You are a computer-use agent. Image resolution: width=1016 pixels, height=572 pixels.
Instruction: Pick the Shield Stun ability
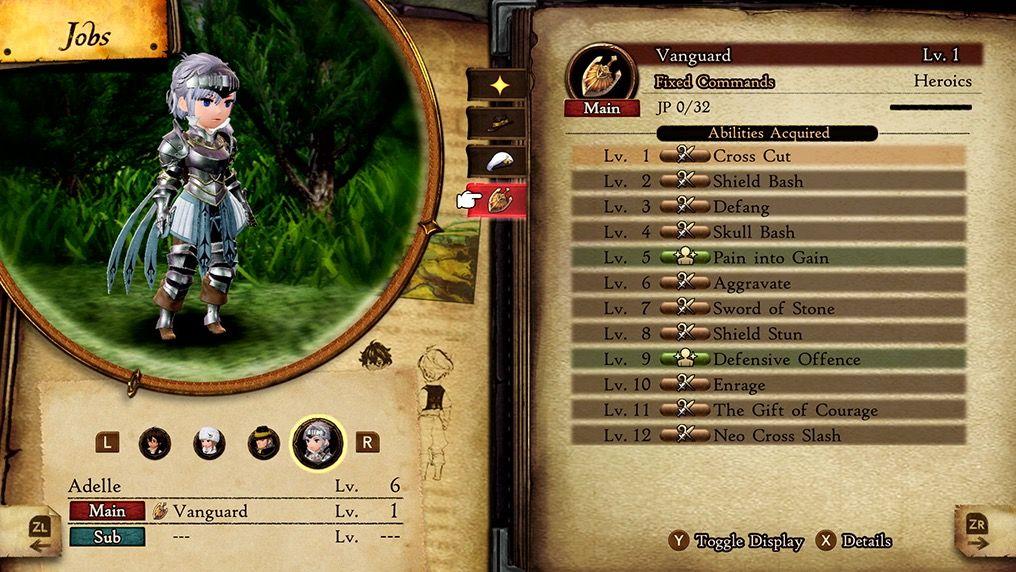pos(768,334)
